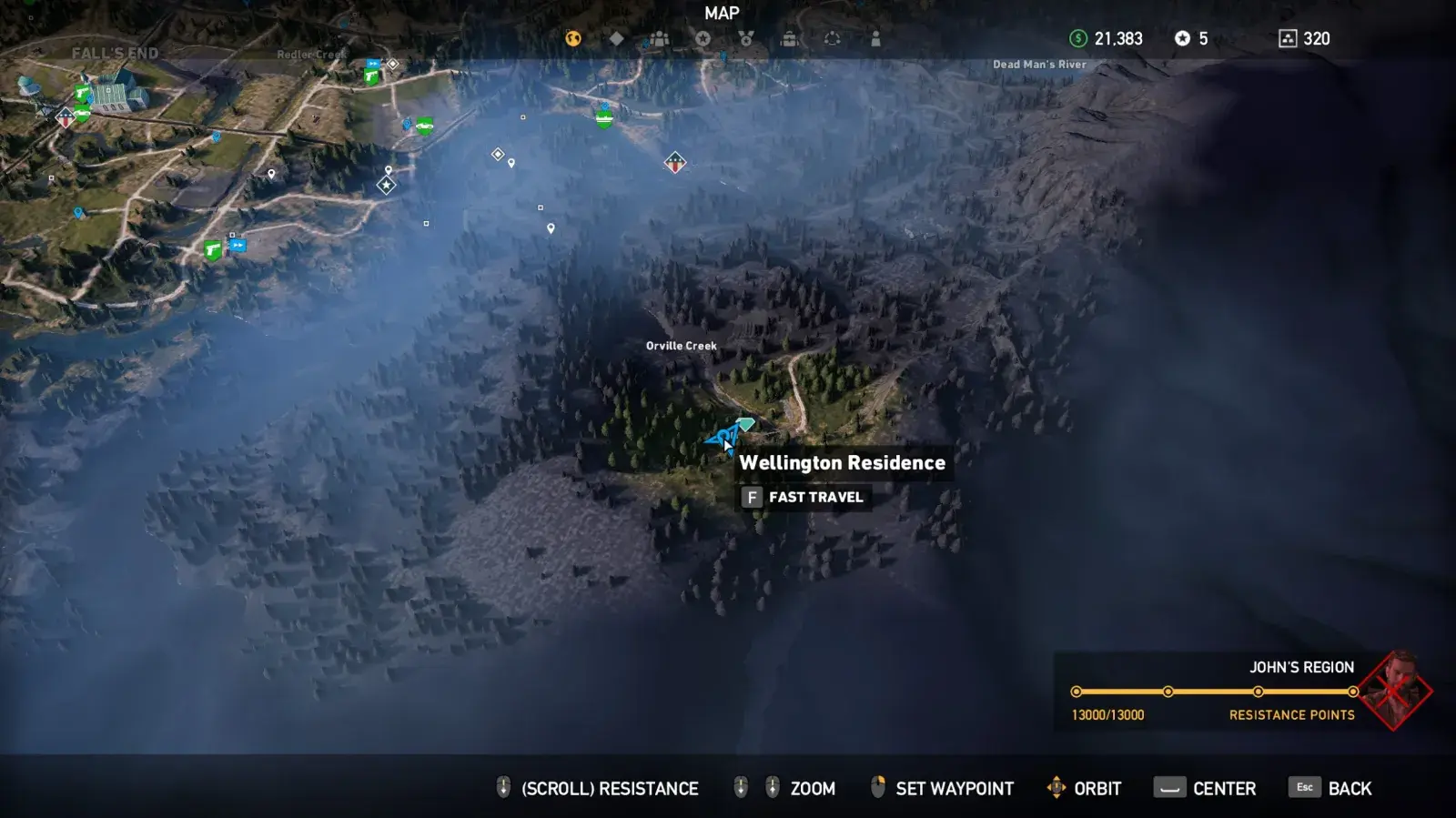Select the yellow footprints map filter icon
1456x818 pixels.
[572, 38]
